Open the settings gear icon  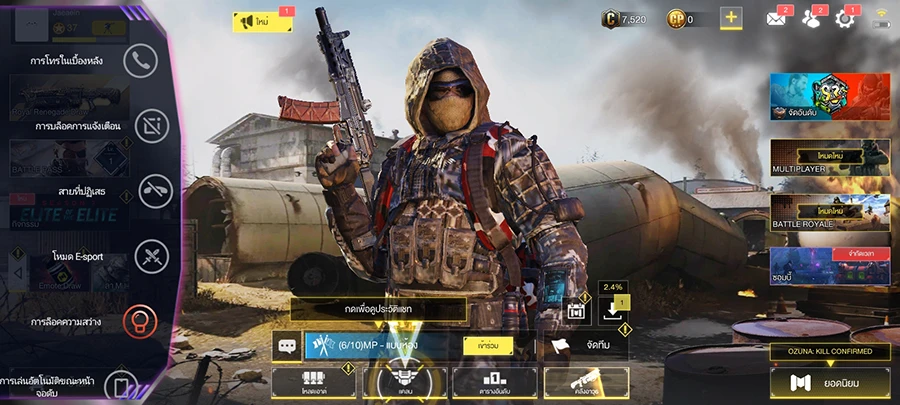(846, 18)
